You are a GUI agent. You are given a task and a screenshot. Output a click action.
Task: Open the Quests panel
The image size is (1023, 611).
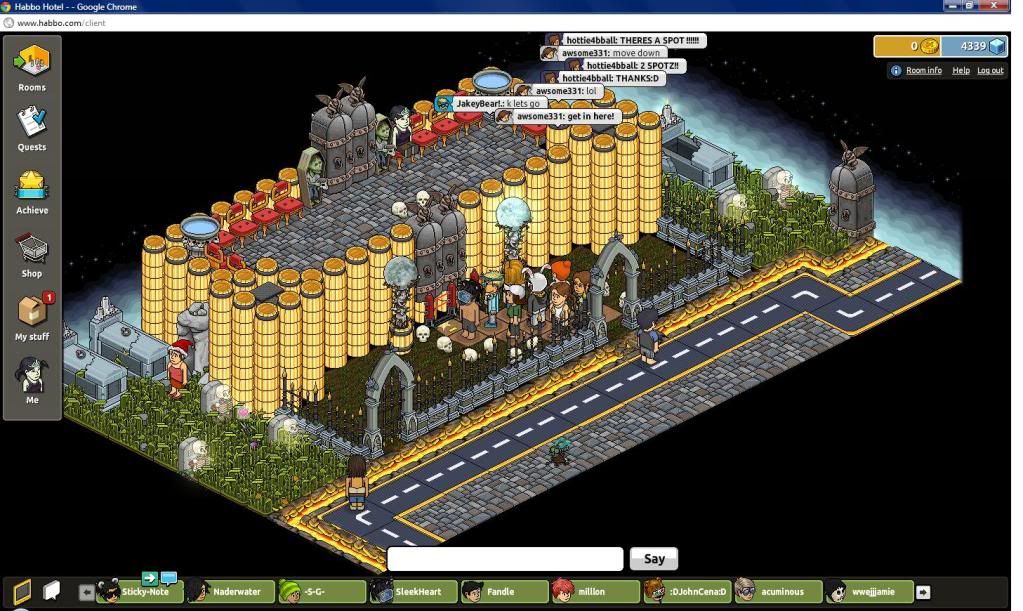[32, 128]
